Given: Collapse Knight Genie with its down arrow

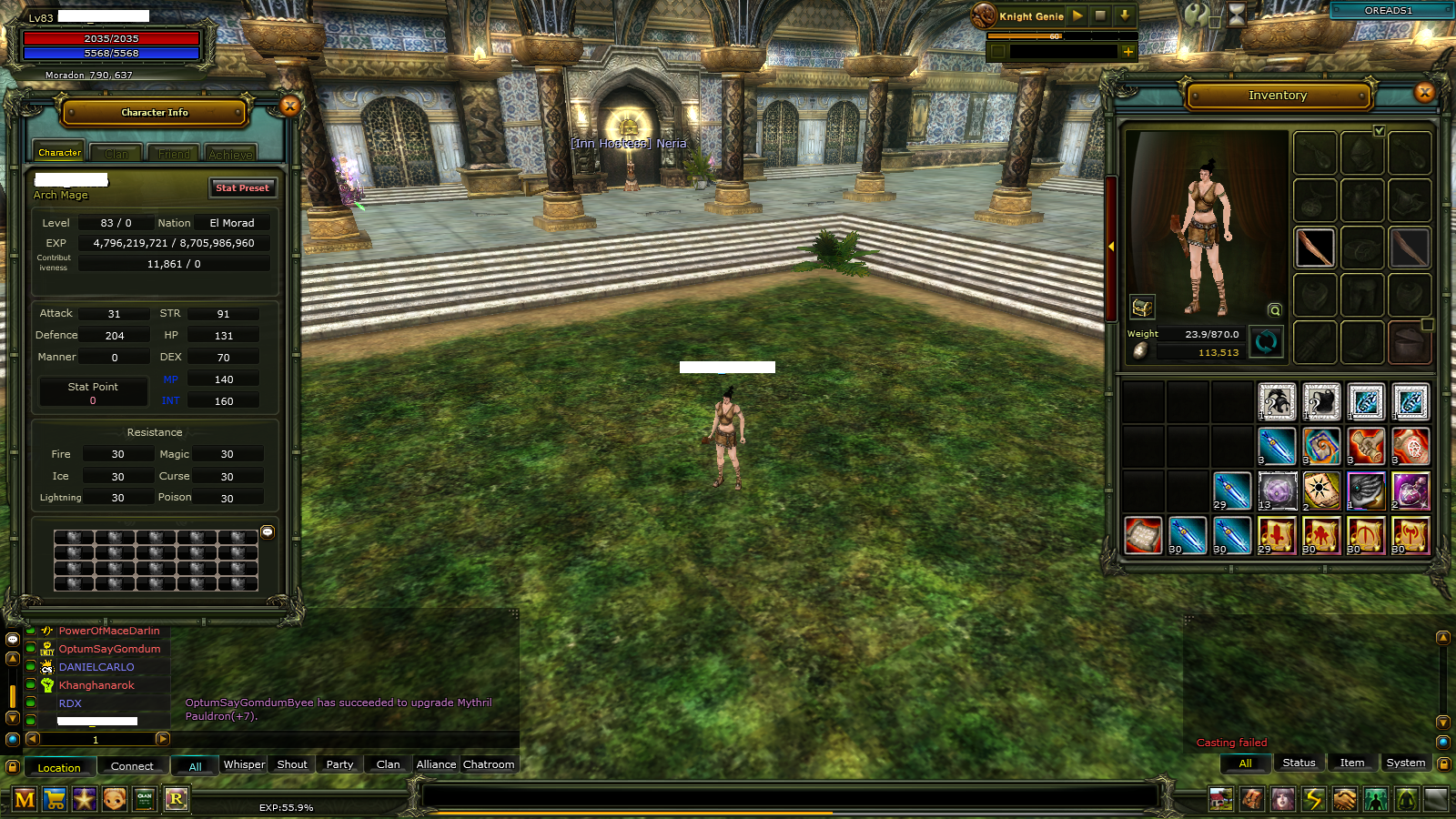Looking at the screenshot, I should click(1125, 15).
